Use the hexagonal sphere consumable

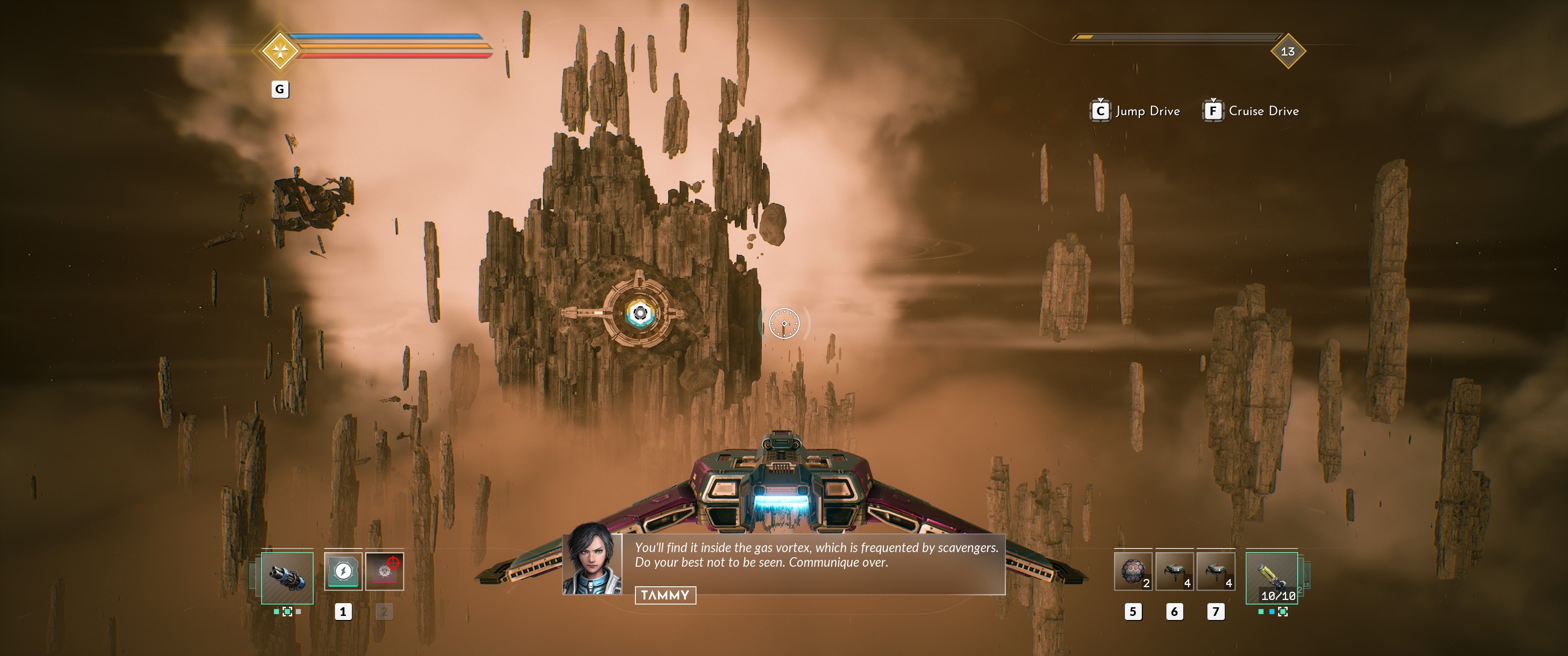pos(1133,571)
